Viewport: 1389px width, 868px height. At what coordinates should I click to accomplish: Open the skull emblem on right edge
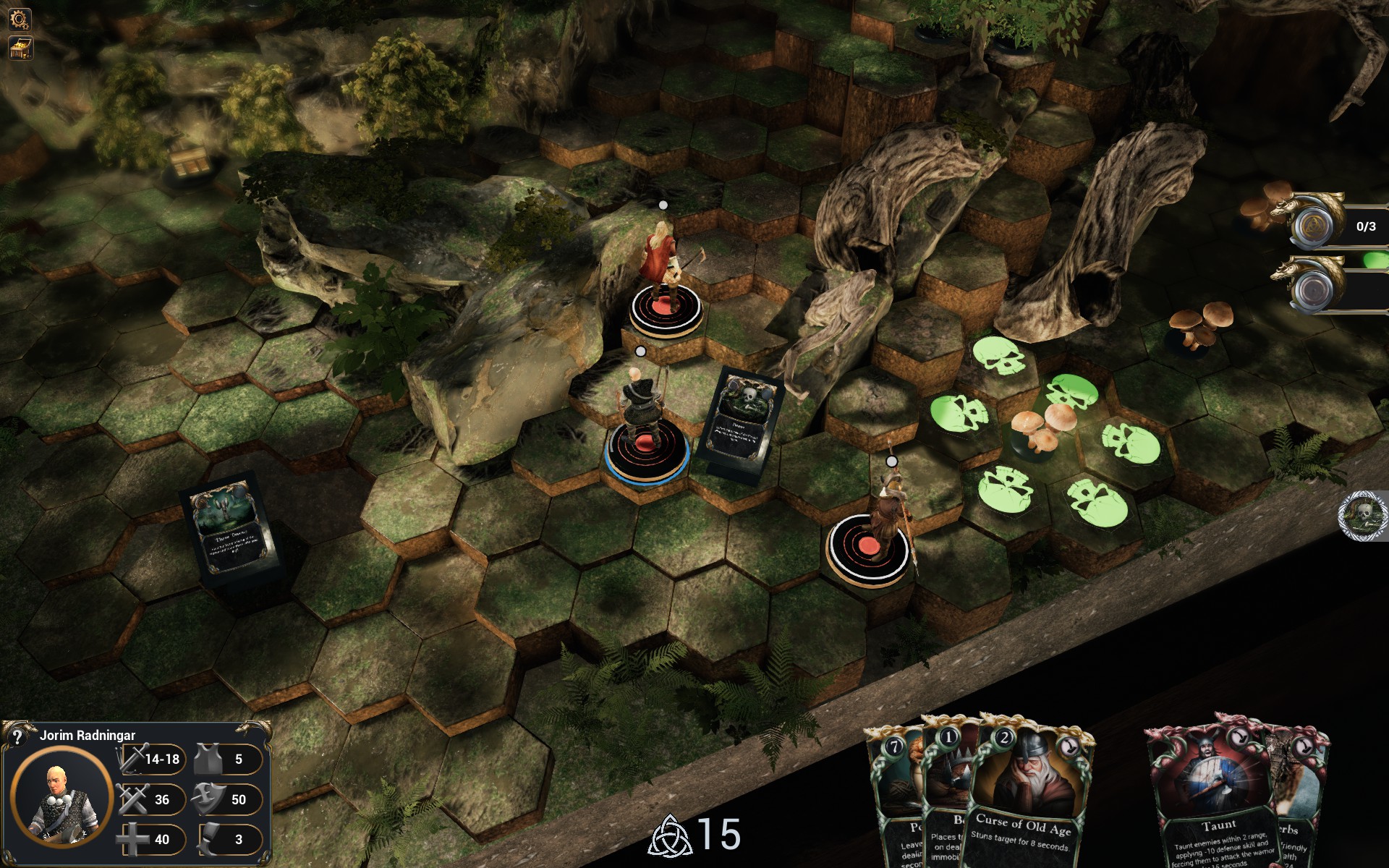pyautogui.click(x=1363, y=515)
